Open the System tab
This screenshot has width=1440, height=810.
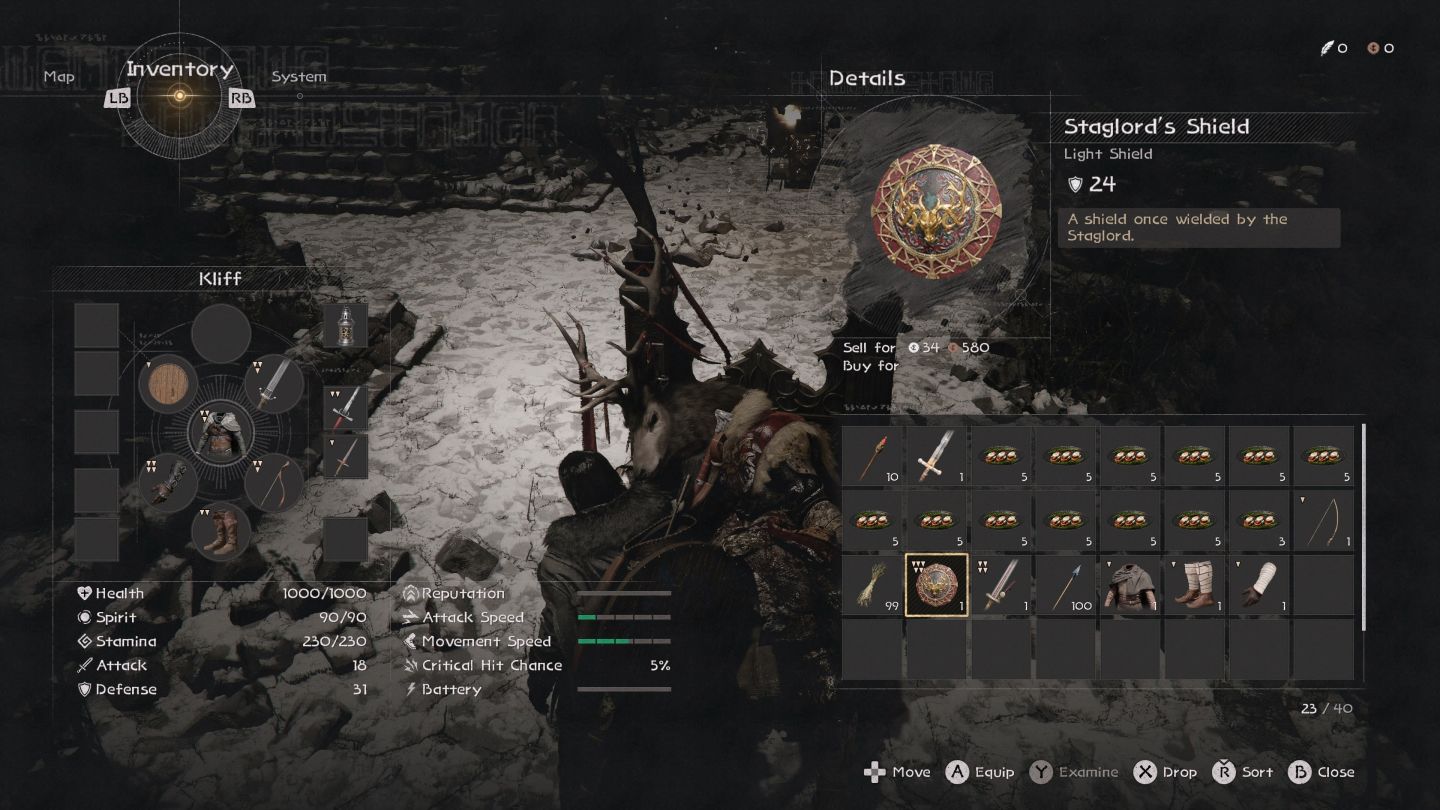tap(298, 77)
